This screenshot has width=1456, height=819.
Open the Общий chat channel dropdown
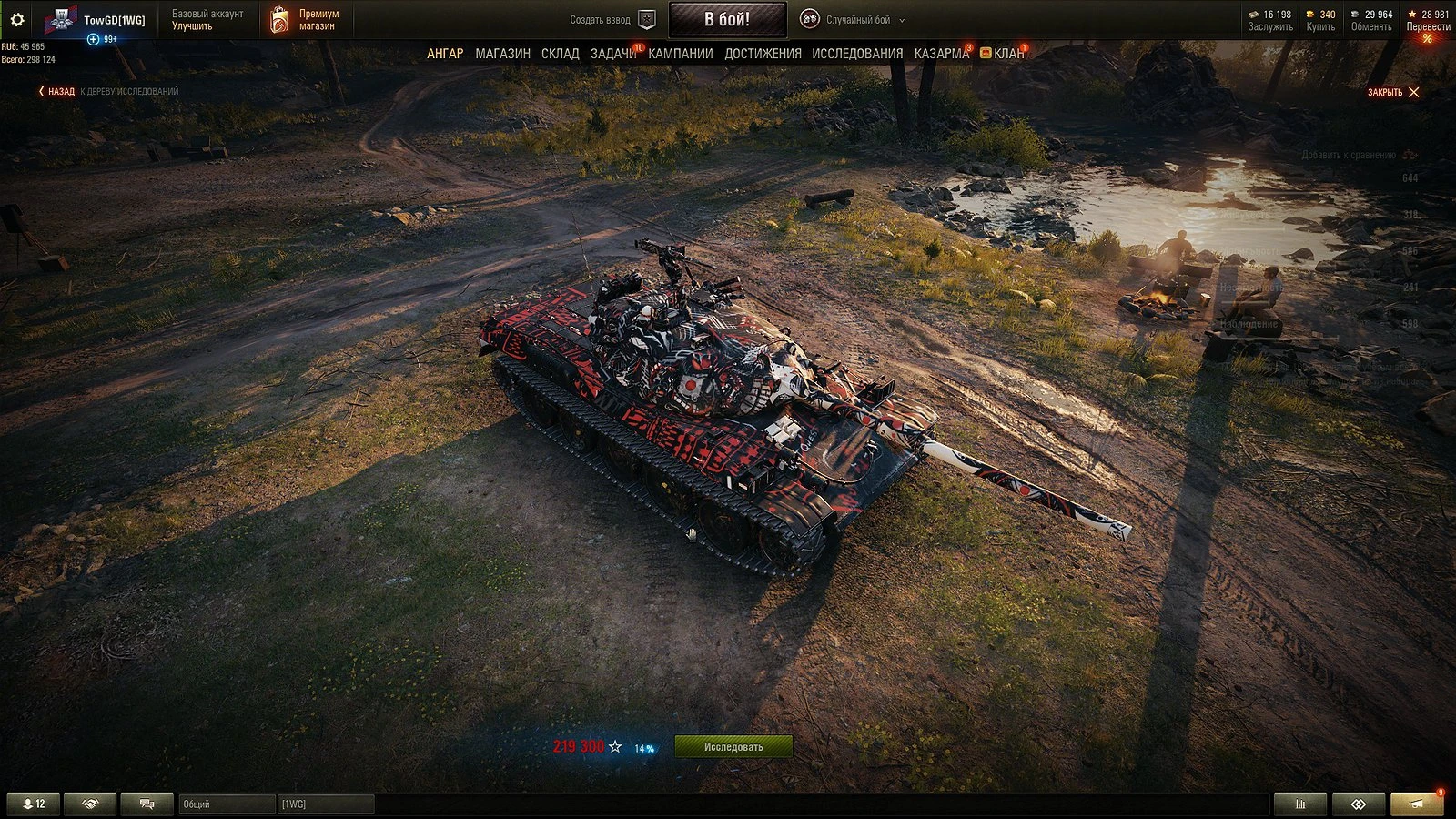click(229, 804)
